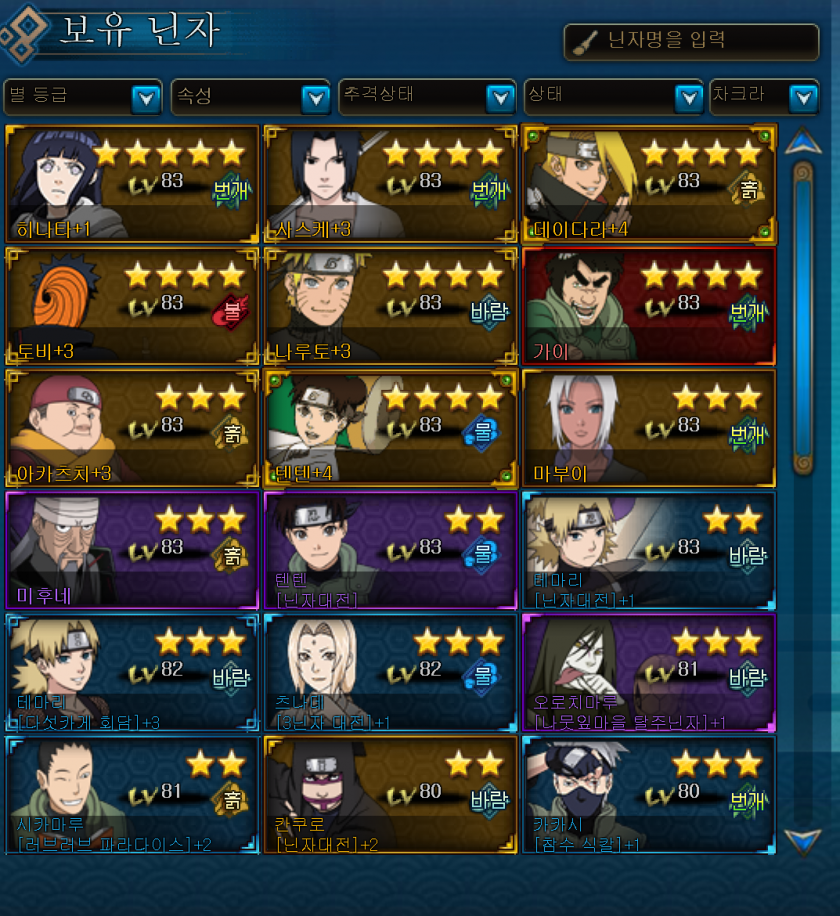Screen dimensions: 840x916
Task: Select the 오로치마루 ninja card
Action: click(x=648, y=673)
